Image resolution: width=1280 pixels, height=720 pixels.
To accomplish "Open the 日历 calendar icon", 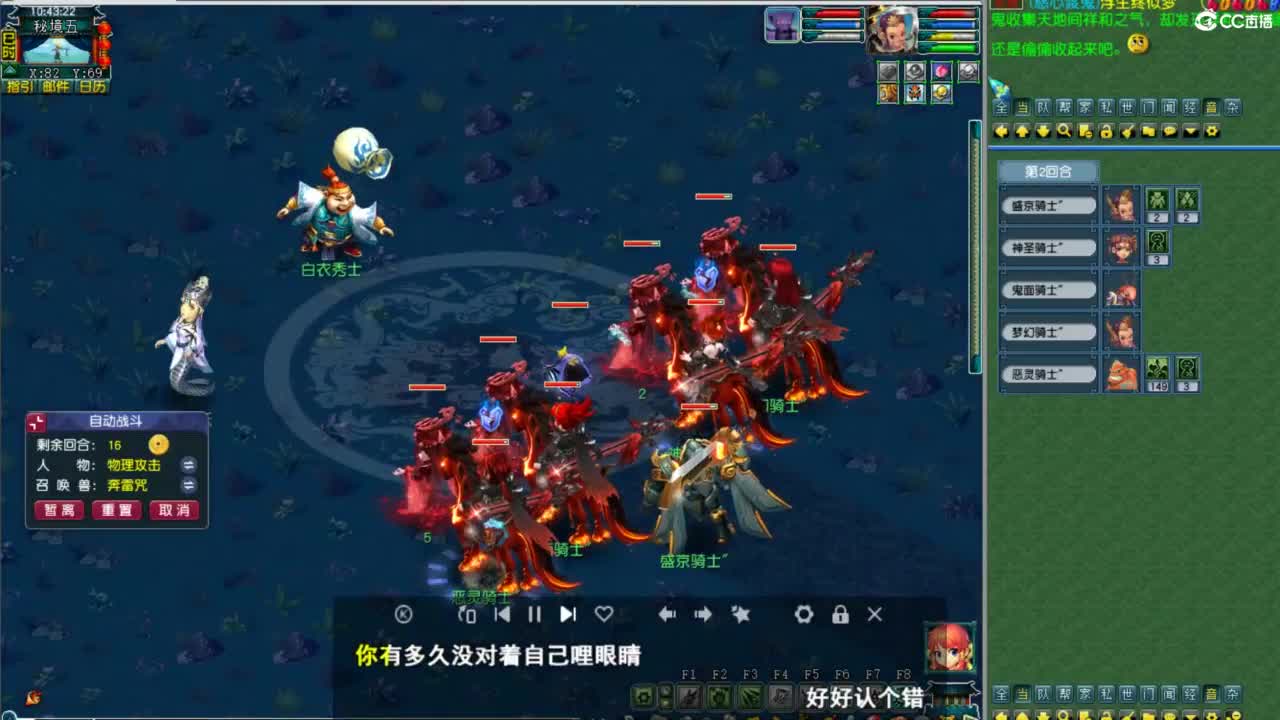I will [x=91, y=86].
